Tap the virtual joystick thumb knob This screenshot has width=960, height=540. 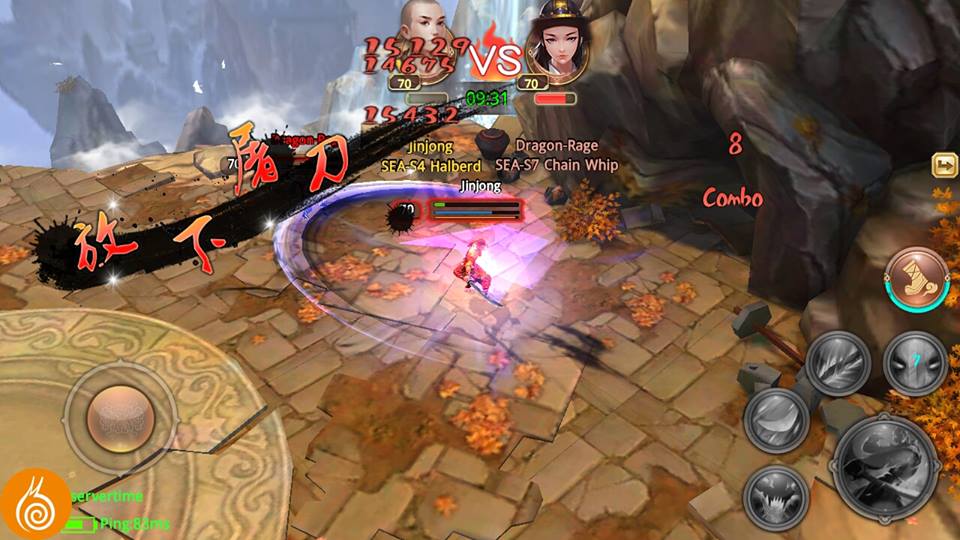click(x=120, y=413)
